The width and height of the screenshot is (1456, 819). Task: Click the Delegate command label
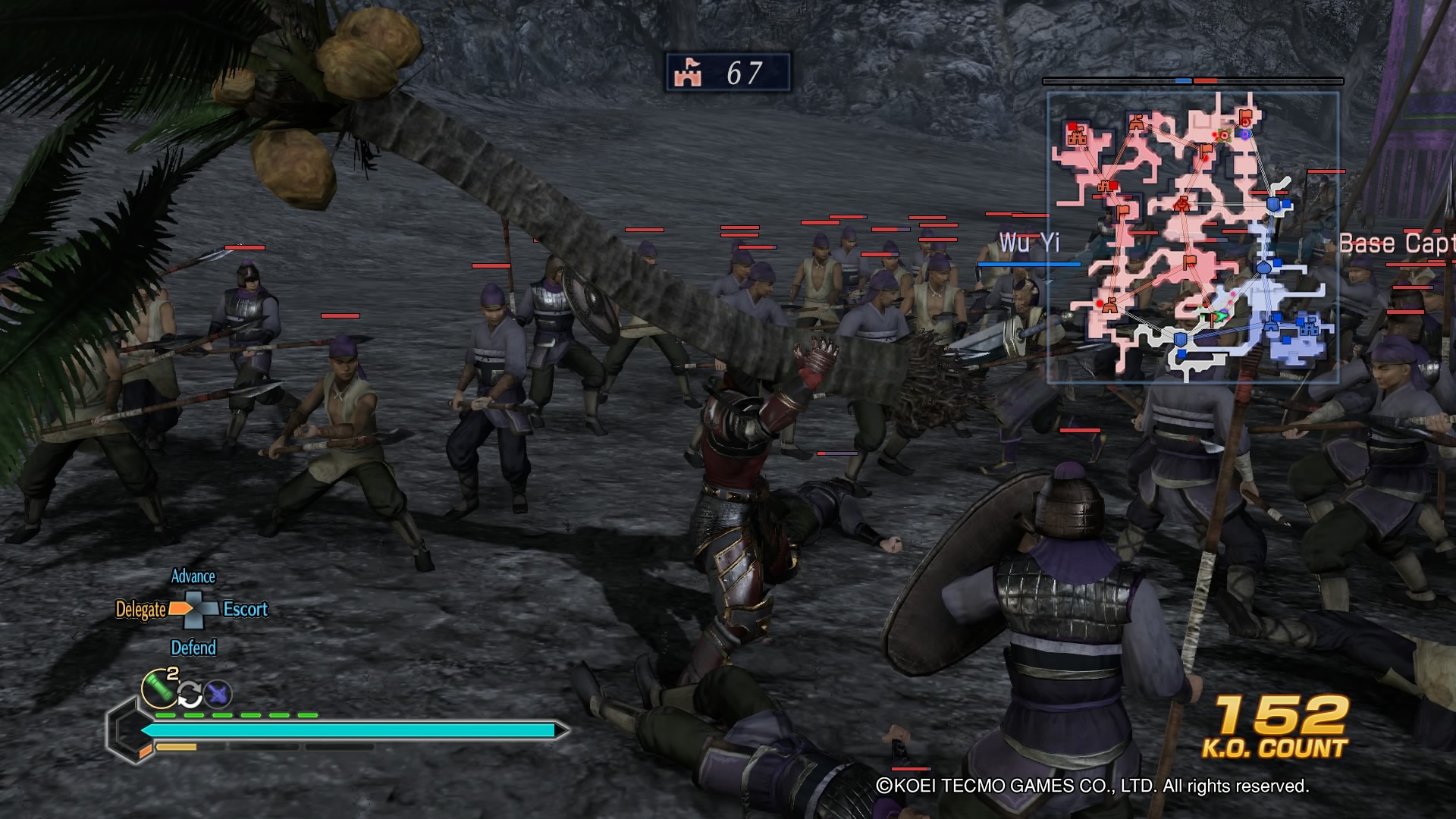click(142, 609)
